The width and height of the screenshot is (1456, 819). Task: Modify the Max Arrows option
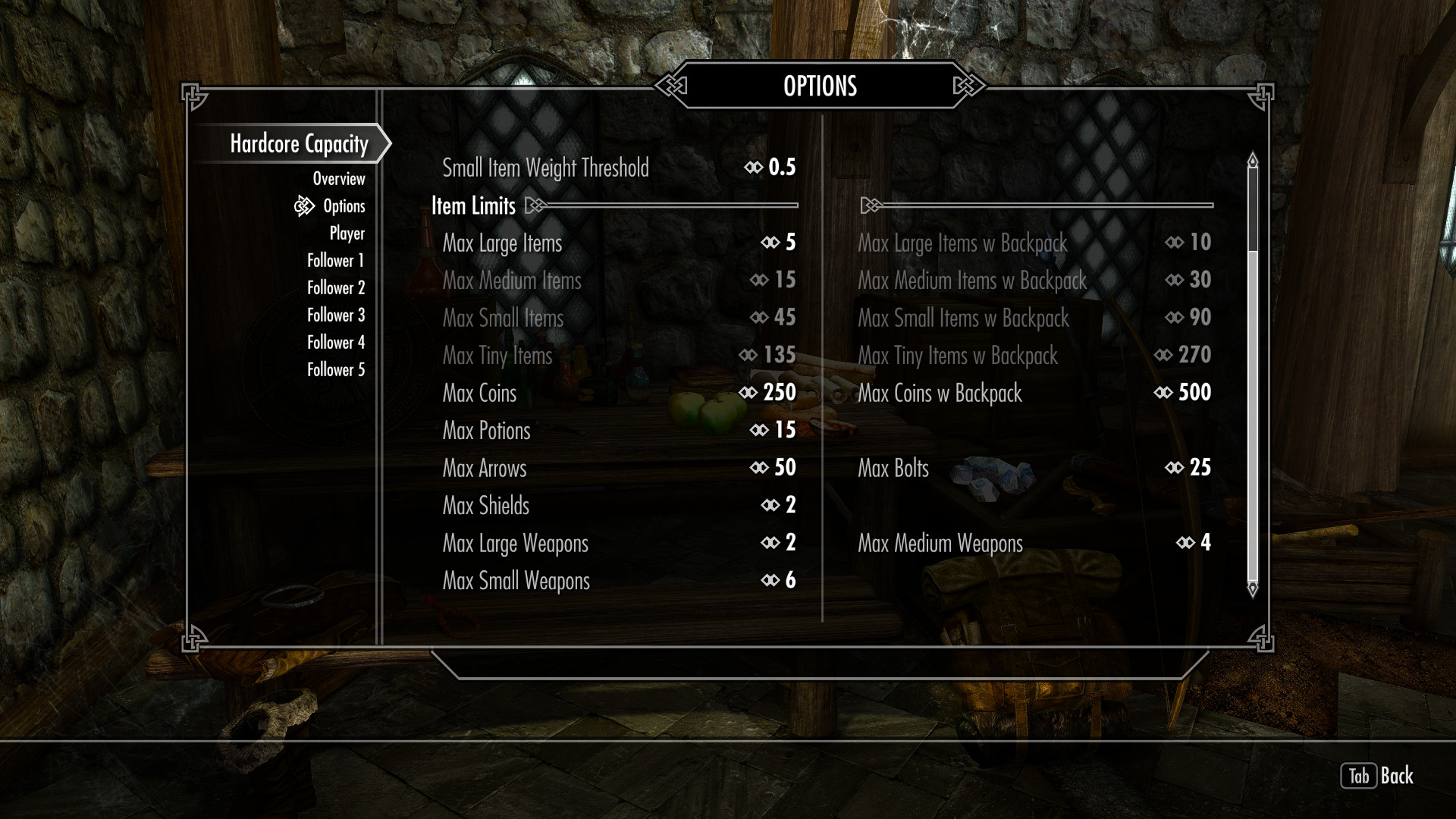coord(619,468)
